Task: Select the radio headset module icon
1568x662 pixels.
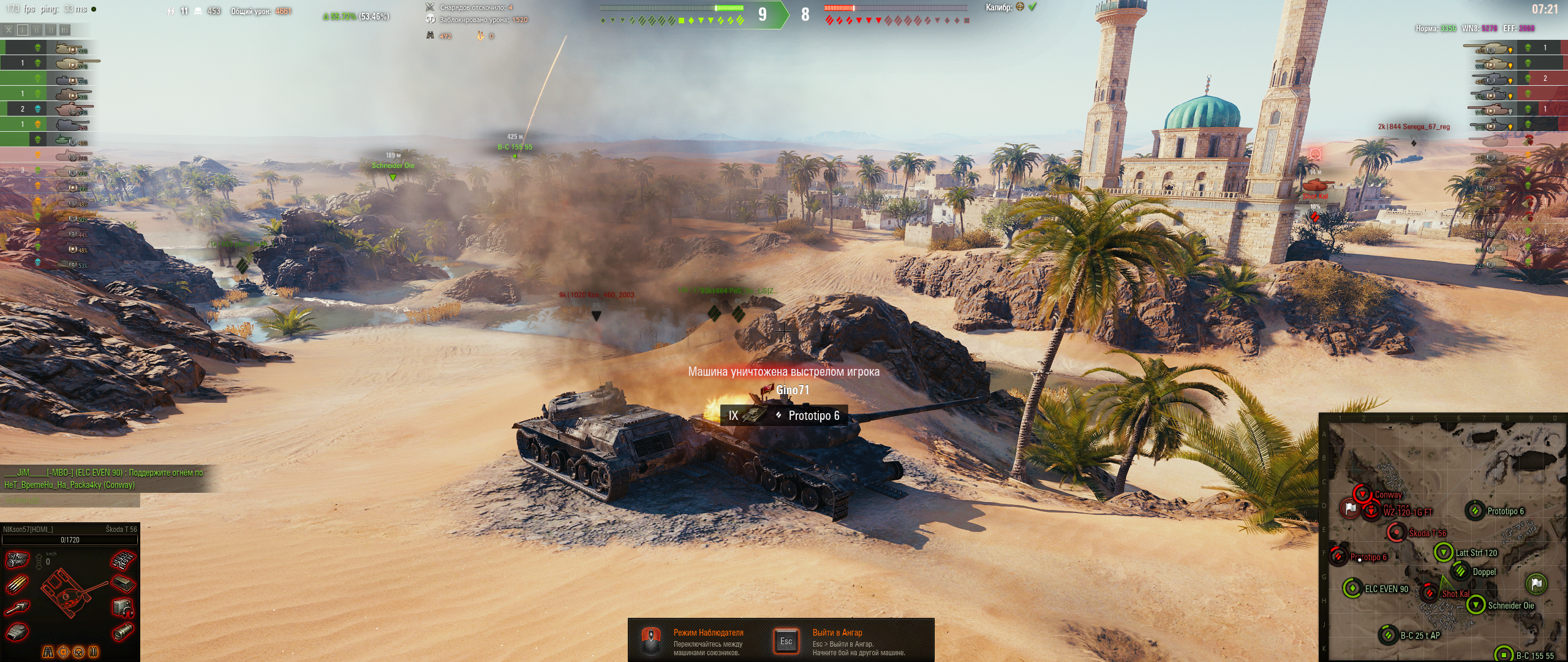Action: 123,607
